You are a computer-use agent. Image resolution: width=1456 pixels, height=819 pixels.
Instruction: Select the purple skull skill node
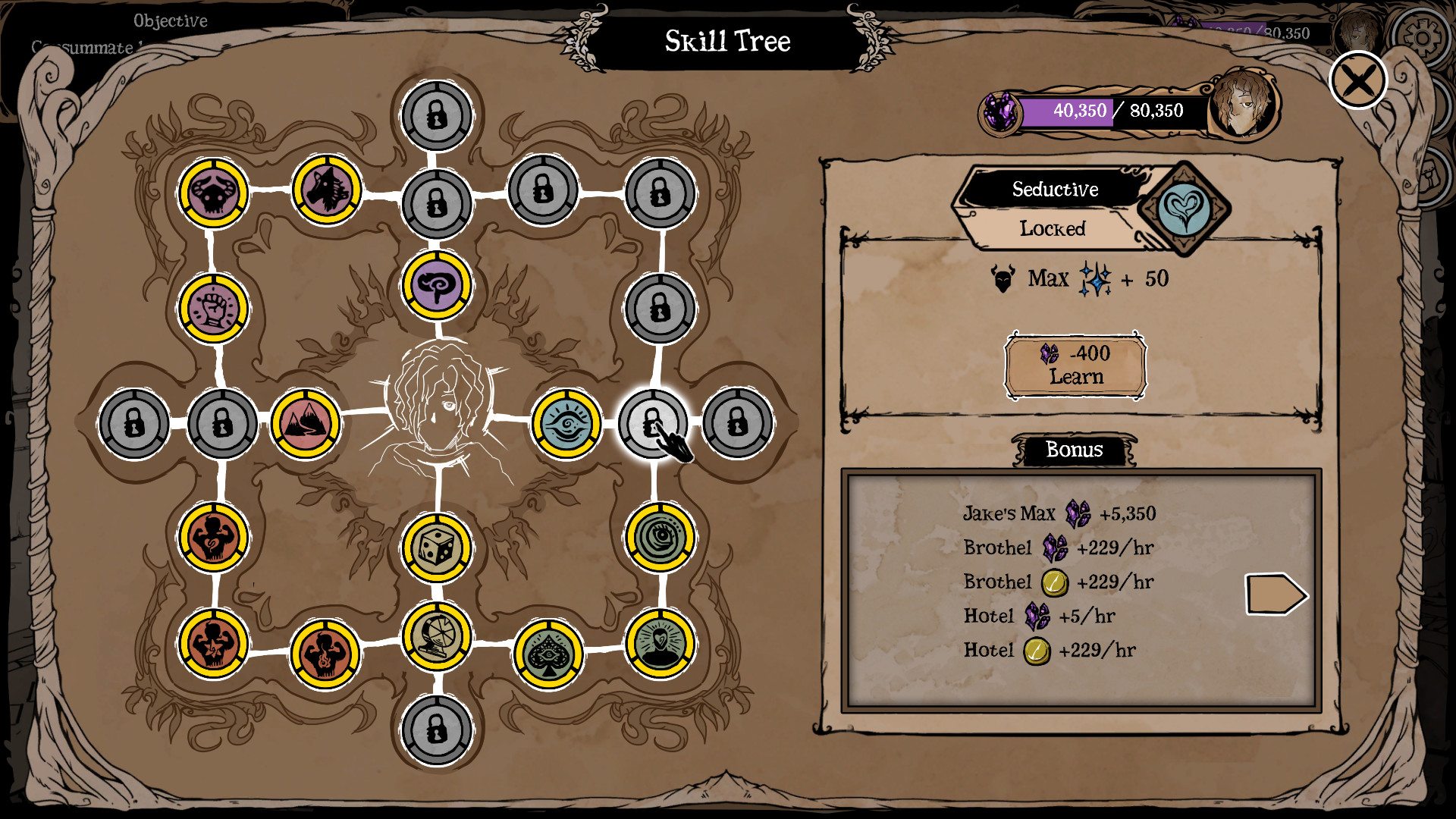215,192
